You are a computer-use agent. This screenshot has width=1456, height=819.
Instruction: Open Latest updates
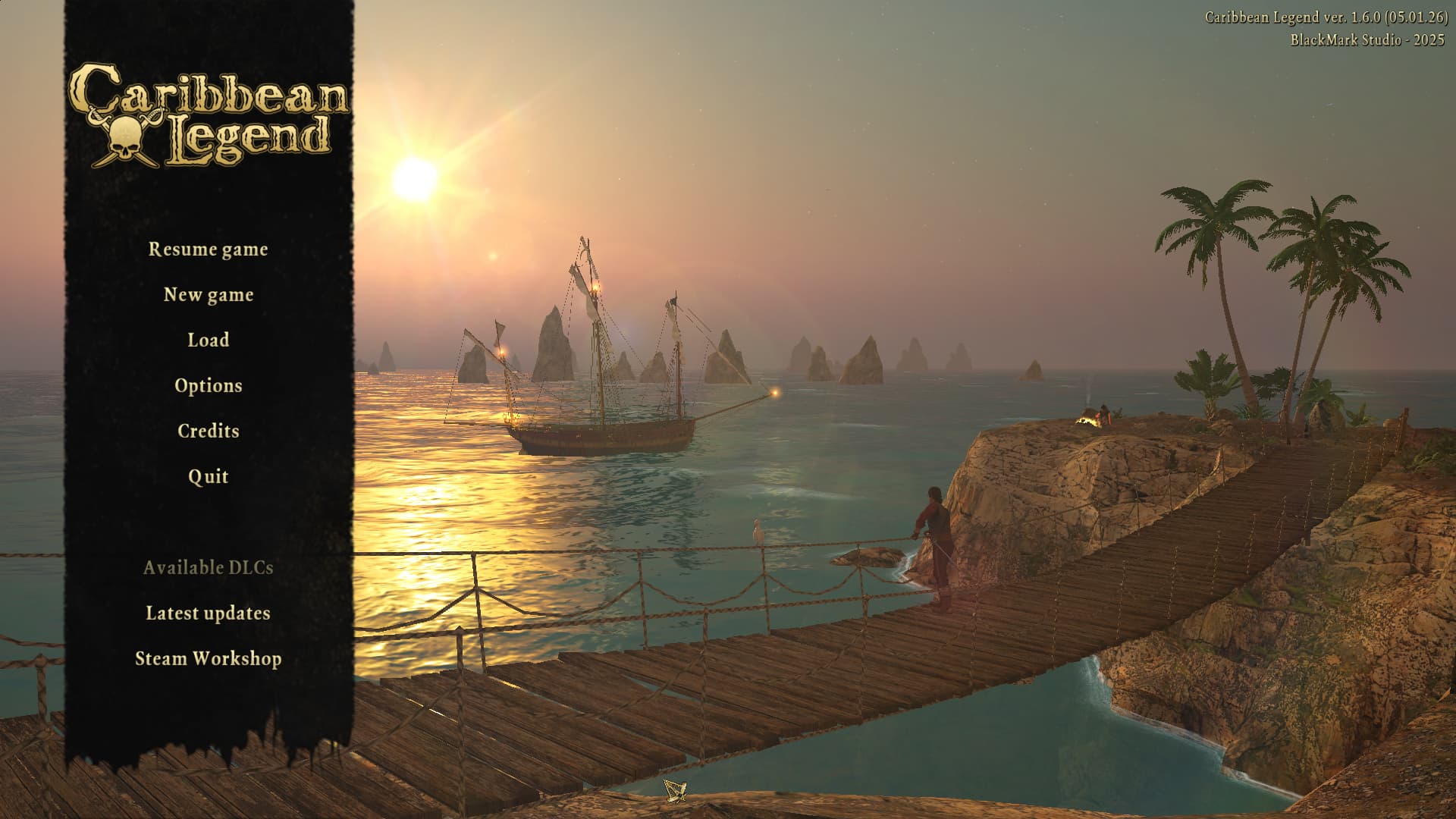click(x=208, y=613)
